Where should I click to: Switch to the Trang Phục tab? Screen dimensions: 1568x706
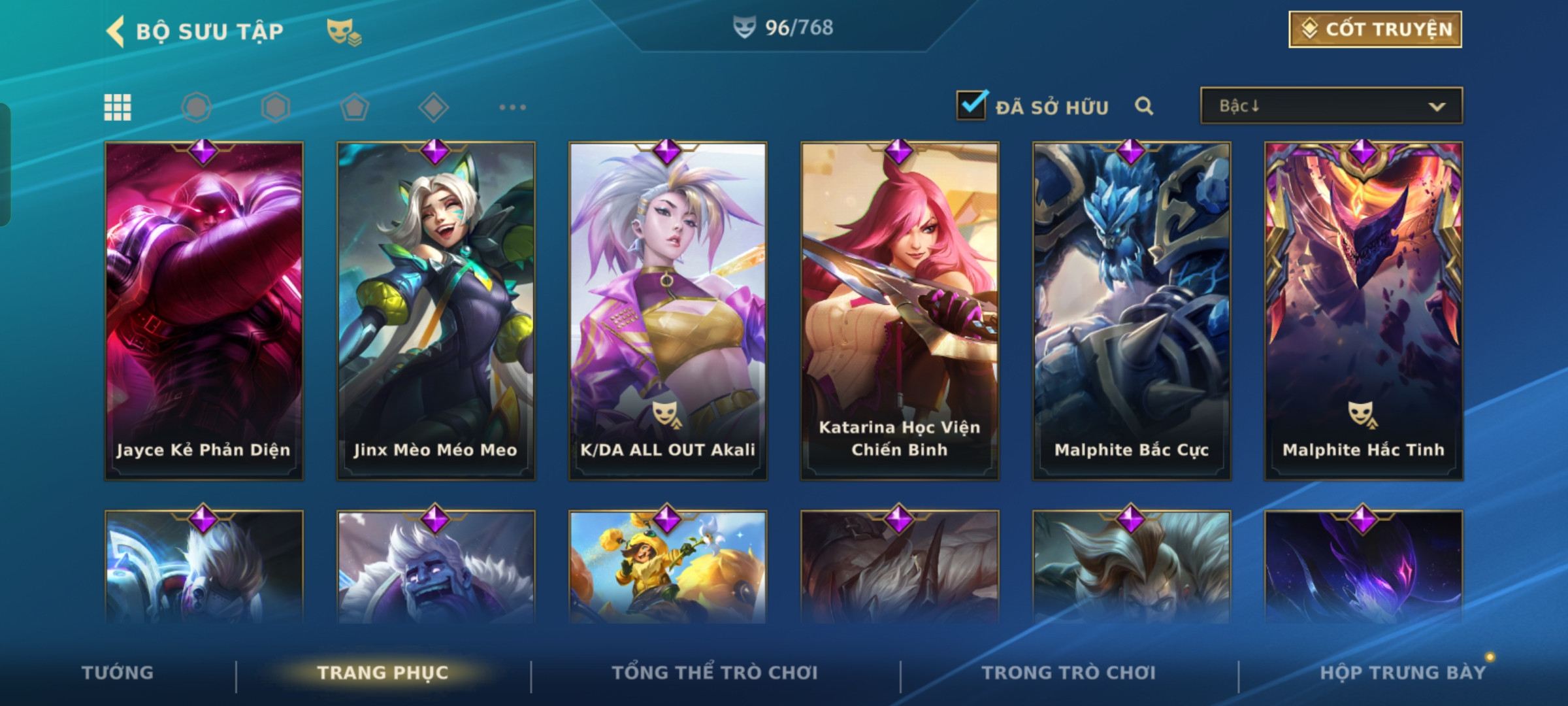pos(383,673)
